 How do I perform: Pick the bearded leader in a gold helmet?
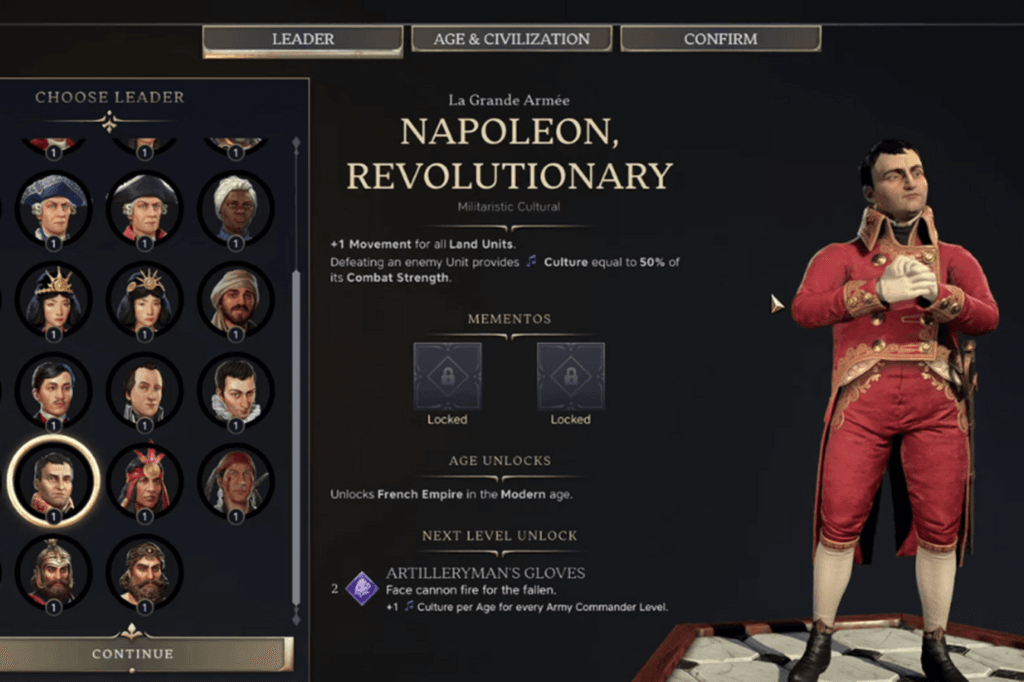coord(54,572)
